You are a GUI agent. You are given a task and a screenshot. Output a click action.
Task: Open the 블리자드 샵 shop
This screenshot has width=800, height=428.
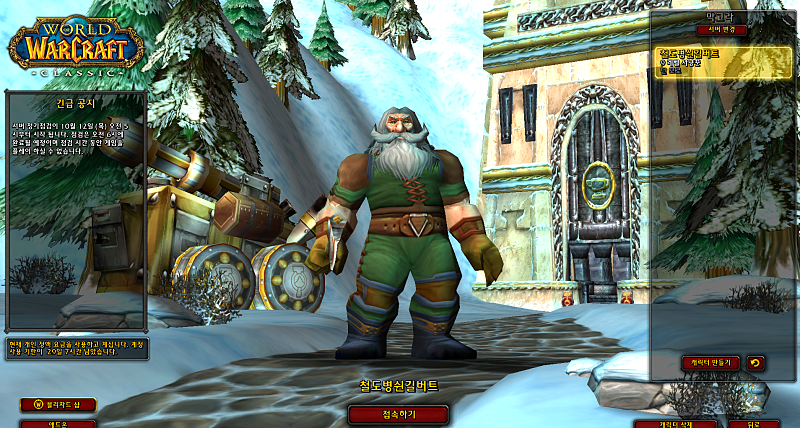coord(57,404)
